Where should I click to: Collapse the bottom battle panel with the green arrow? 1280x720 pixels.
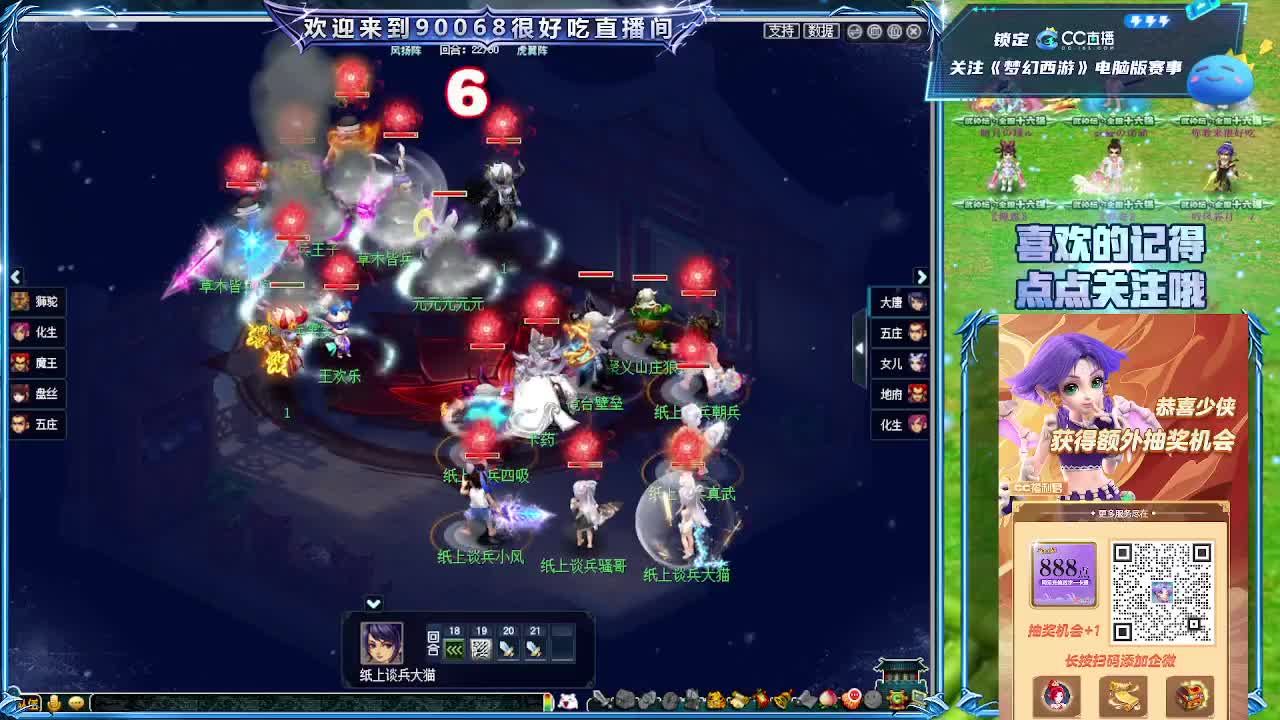371,603
